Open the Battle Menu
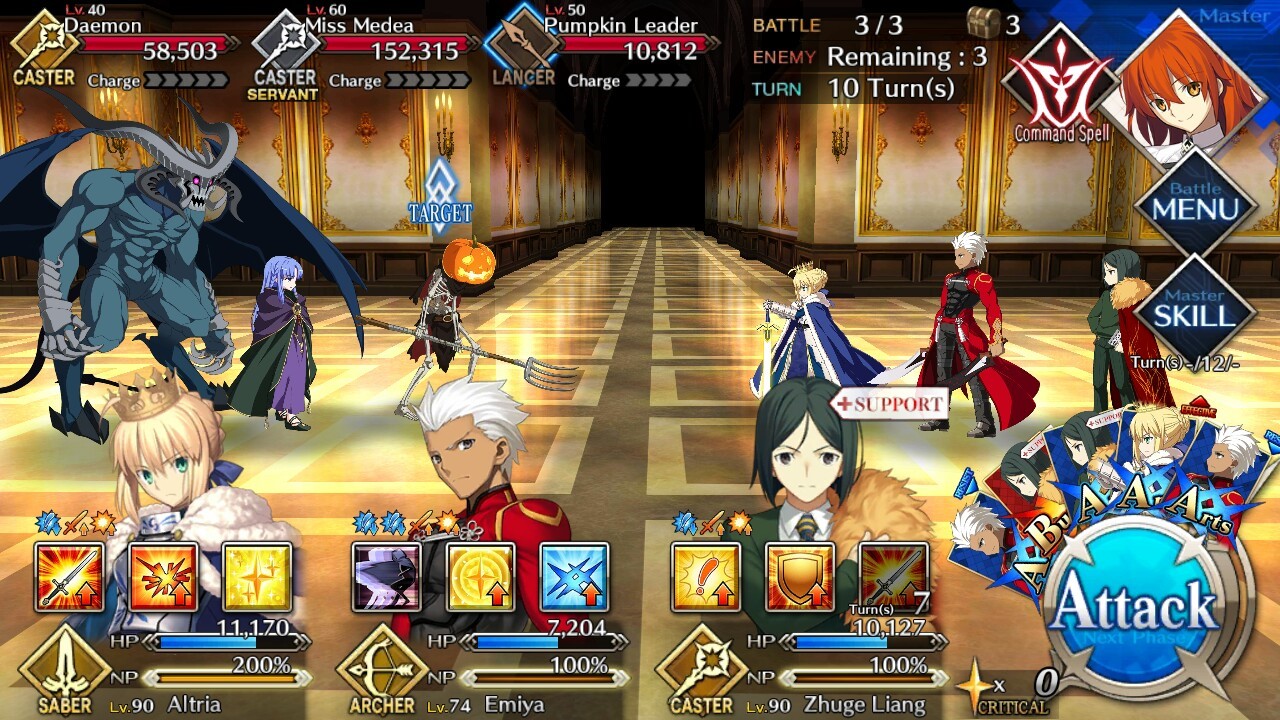Image resolution: width=1280 pixels, height=720 pixels. tap(1195, 205)
